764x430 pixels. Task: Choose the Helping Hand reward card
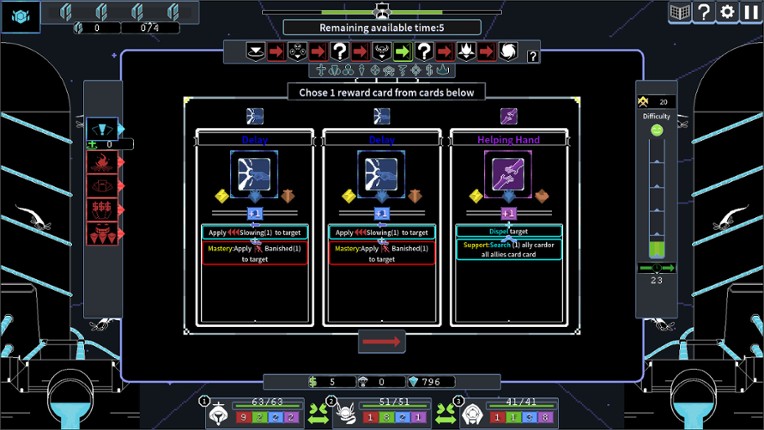click(508, 230)
